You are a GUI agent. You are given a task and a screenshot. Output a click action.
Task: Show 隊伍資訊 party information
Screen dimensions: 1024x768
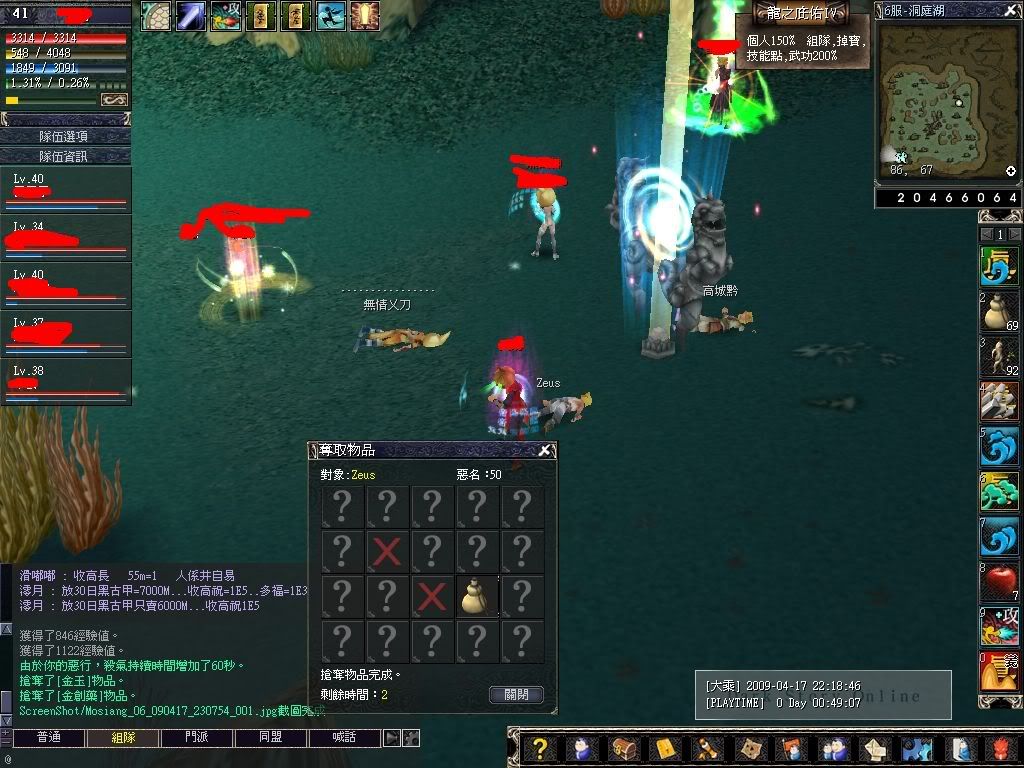point(64,156)
